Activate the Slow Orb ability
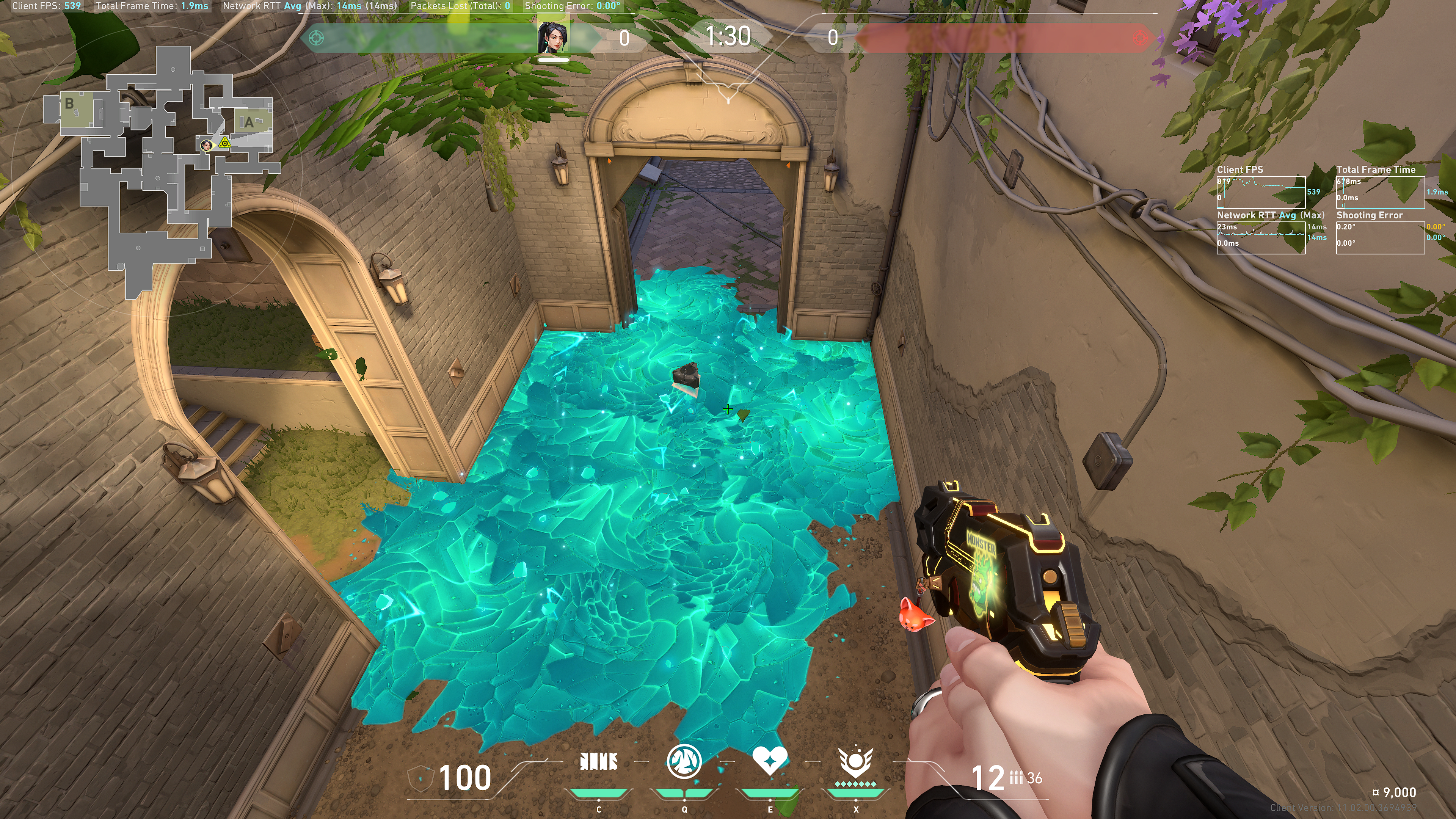 pyautogui.click(x=684, y=762)
